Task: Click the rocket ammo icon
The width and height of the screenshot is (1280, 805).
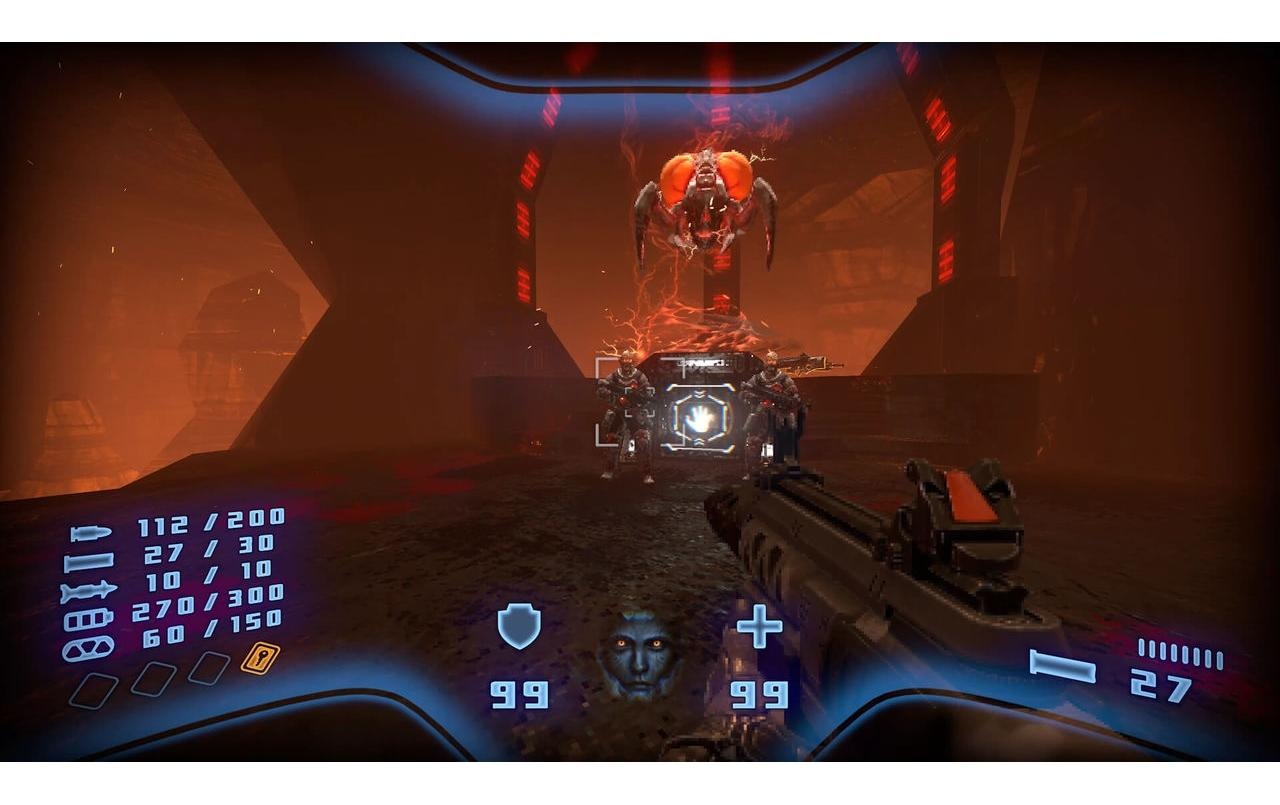Action: pyautogui.click(x=90, y=589)
